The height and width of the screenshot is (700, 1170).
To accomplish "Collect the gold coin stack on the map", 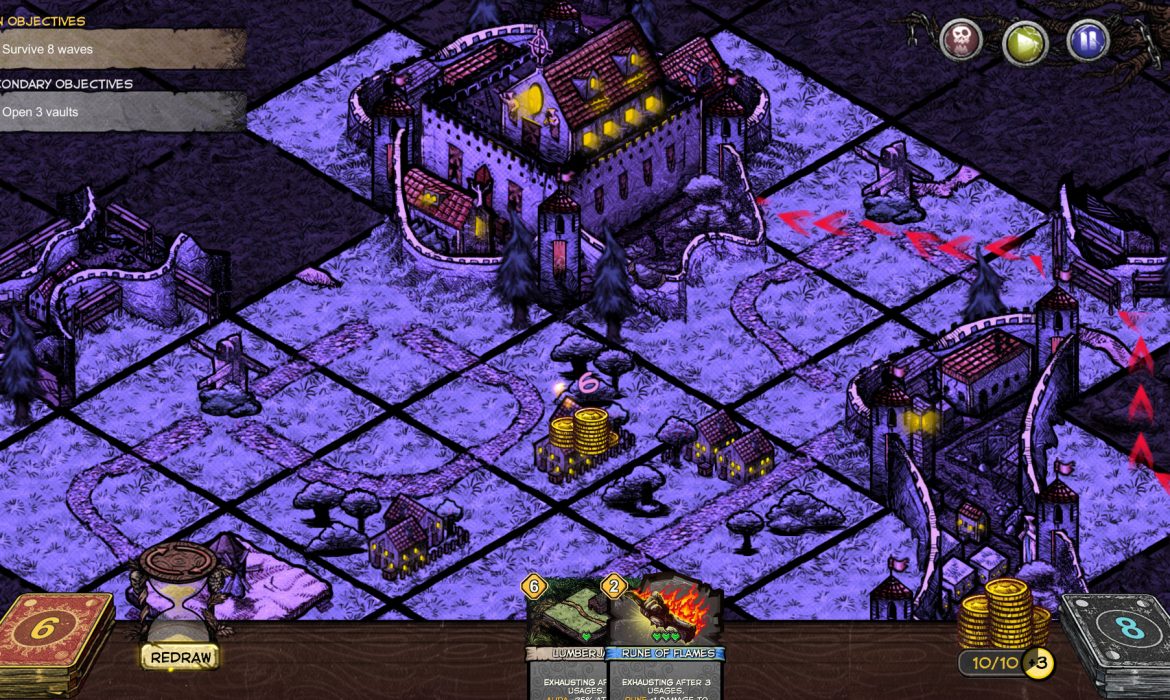I will tap(580, 434).
